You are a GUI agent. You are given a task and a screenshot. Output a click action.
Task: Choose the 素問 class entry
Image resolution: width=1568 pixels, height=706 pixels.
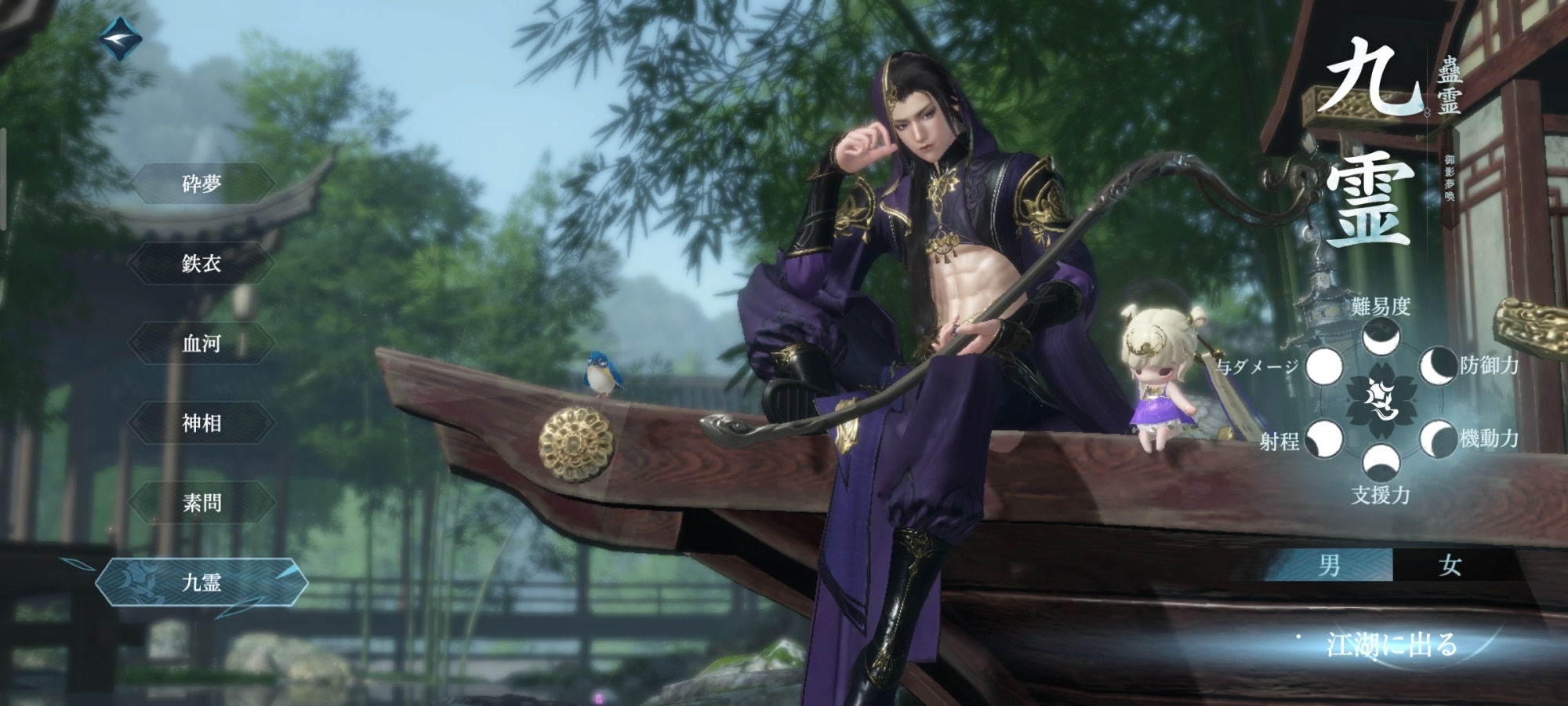coord(201,503)
